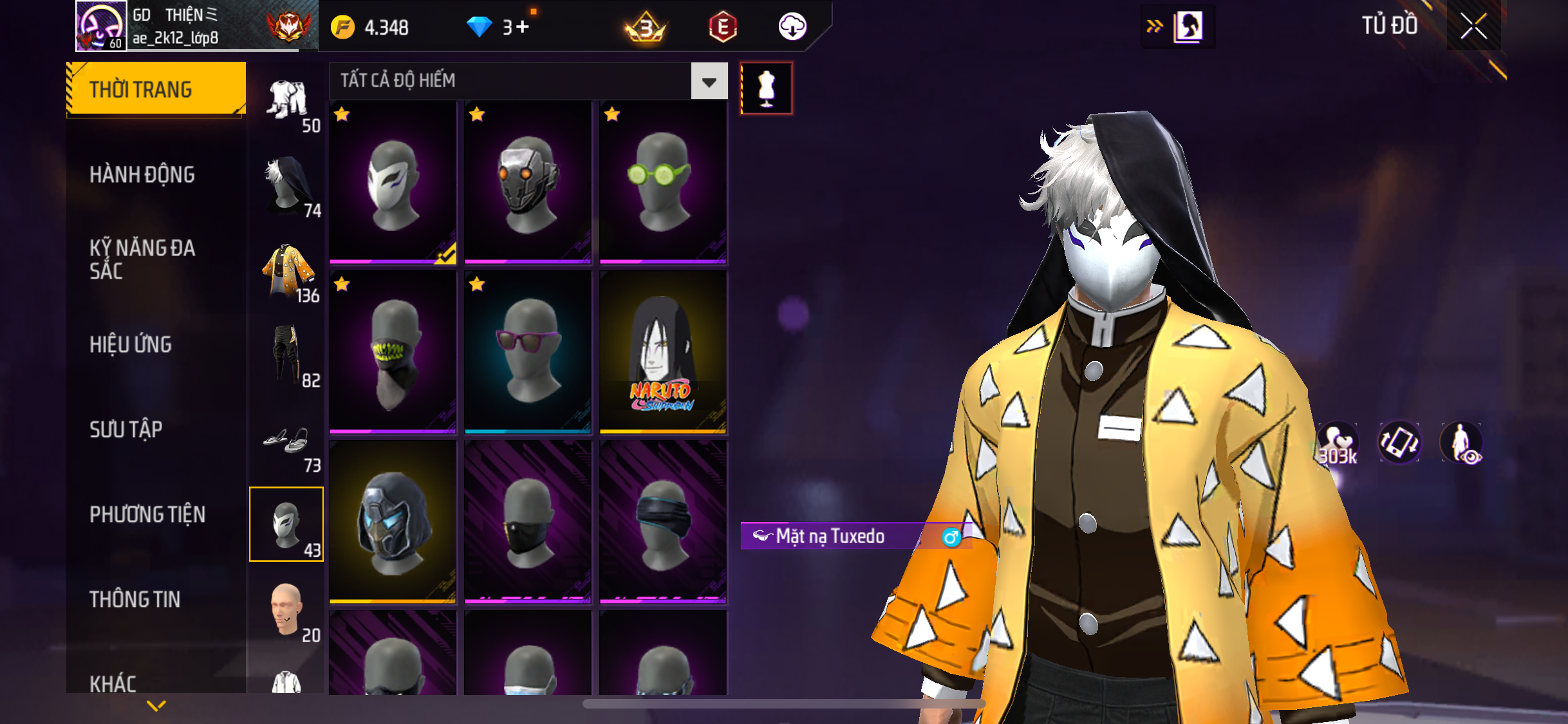The width and height of the screenshot is (1568, 724).
Task: Choose the white fox mask item
Action: (x=393, y=183)
